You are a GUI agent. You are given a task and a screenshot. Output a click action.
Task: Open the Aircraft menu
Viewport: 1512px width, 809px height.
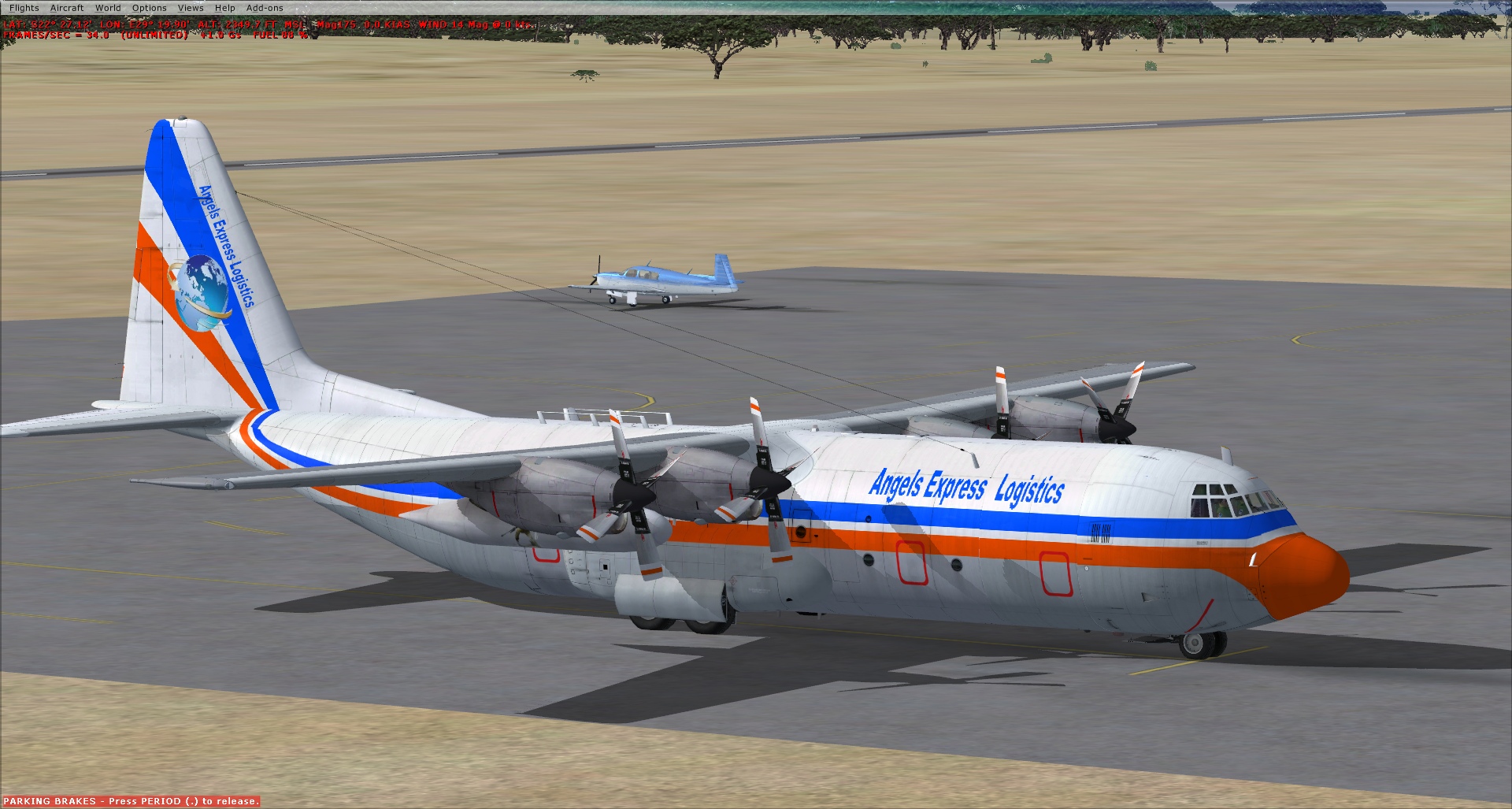pos(65,7)
